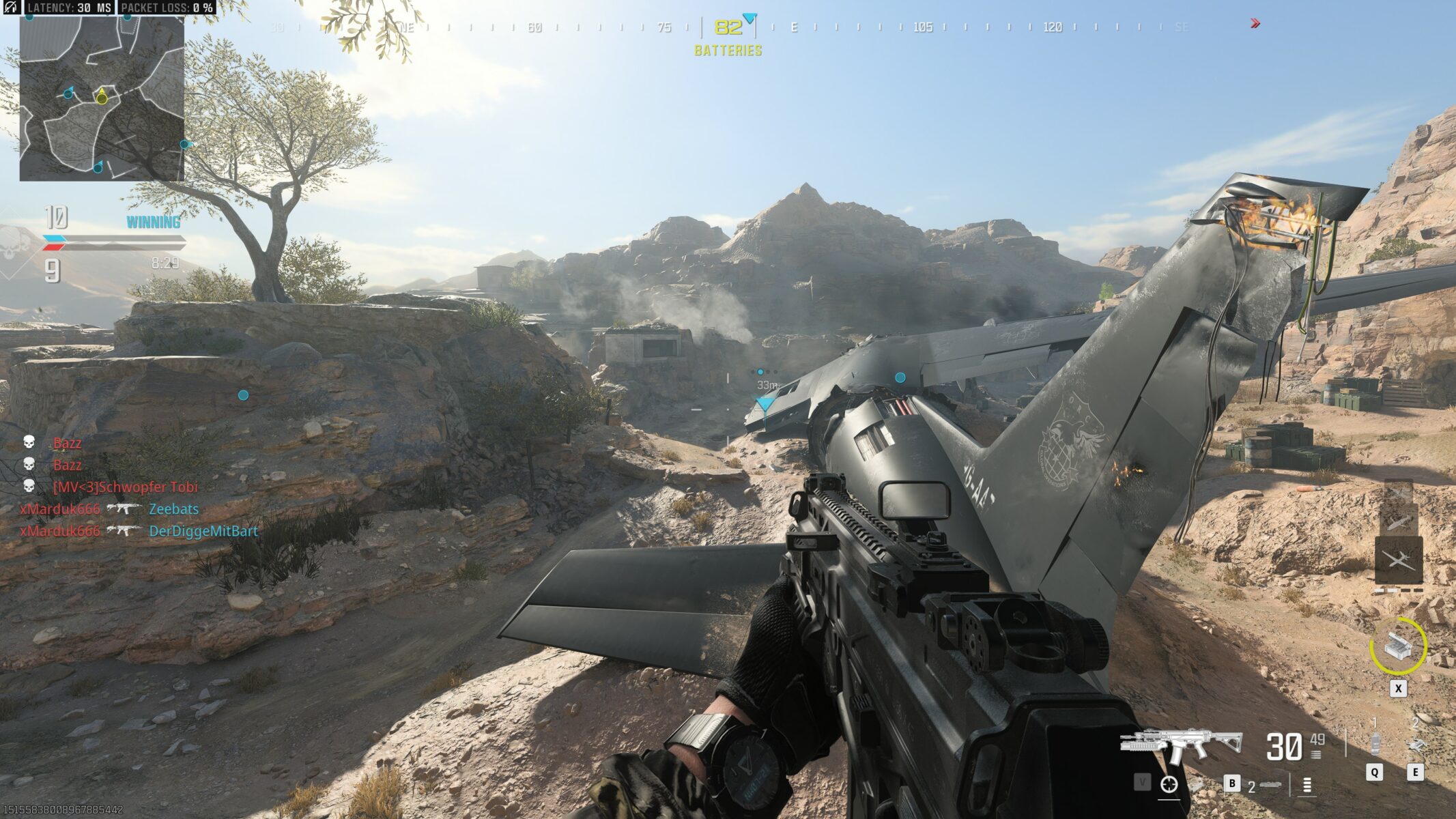This screenshot has height=819, width=1456.
Task: Click the red enemy direction chevron on compass
Action: point(1255,24)
